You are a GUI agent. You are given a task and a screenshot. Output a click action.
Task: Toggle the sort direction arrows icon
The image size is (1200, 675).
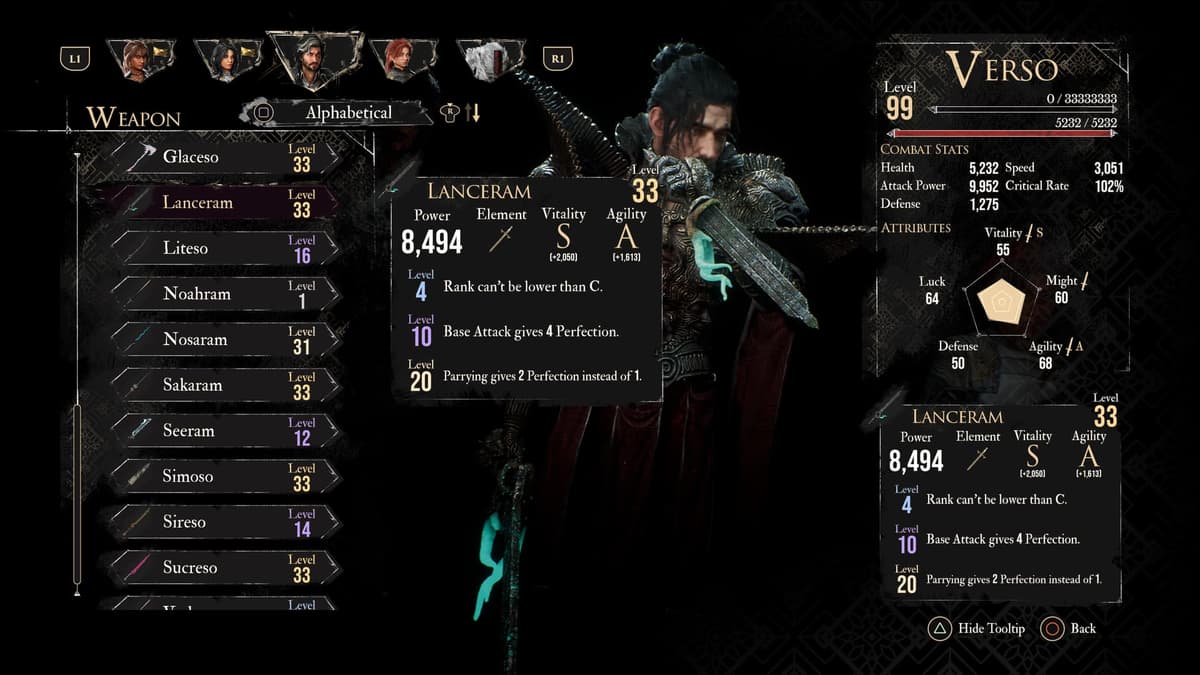[x=473, y=113]
